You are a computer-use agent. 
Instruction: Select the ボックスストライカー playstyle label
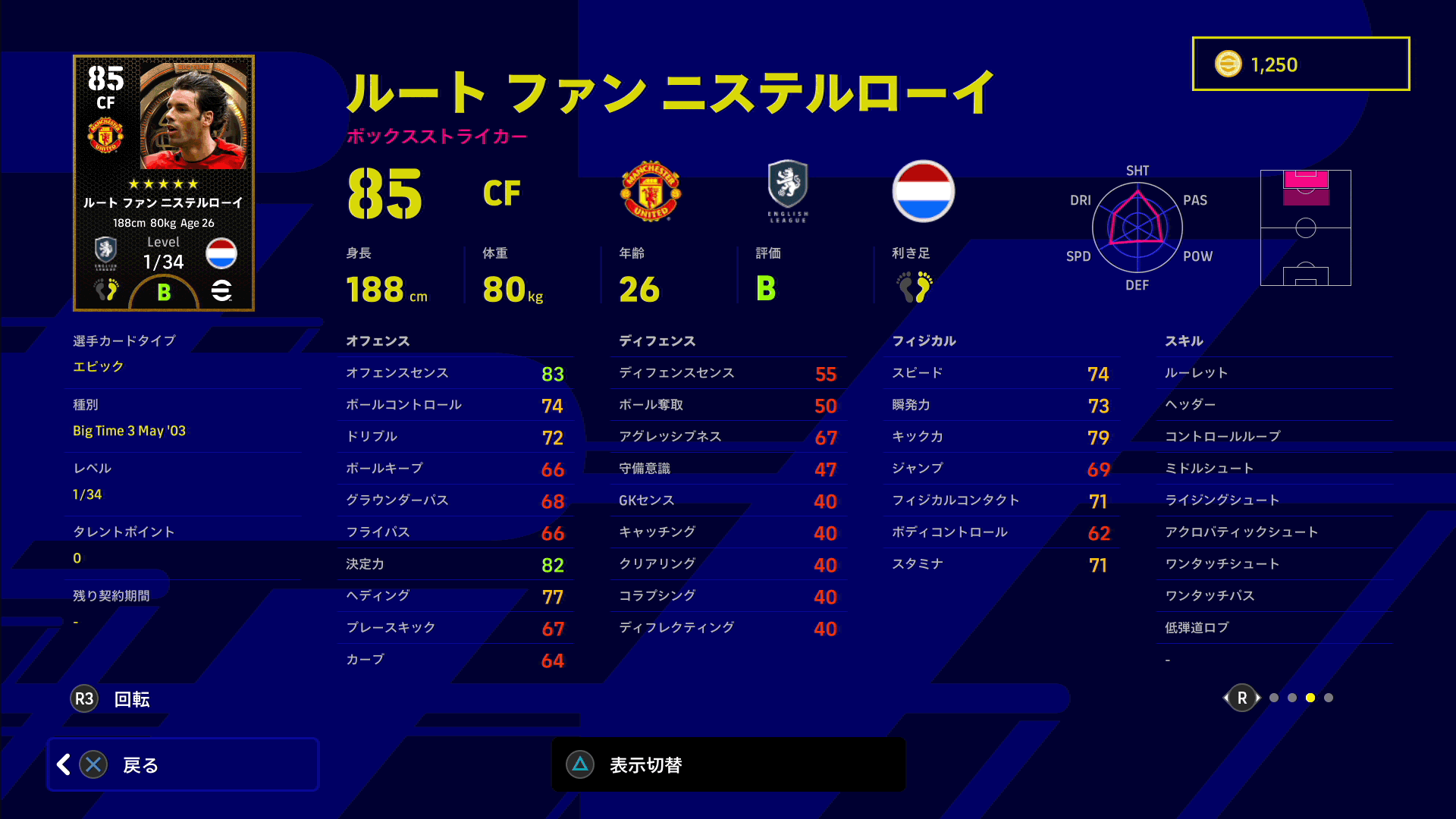coord(437,136)
